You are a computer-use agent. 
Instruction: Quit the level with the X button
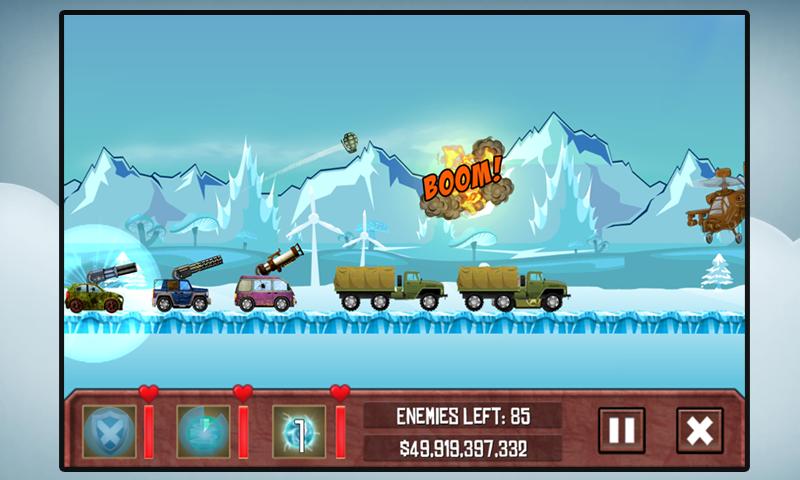pos(699,431)
